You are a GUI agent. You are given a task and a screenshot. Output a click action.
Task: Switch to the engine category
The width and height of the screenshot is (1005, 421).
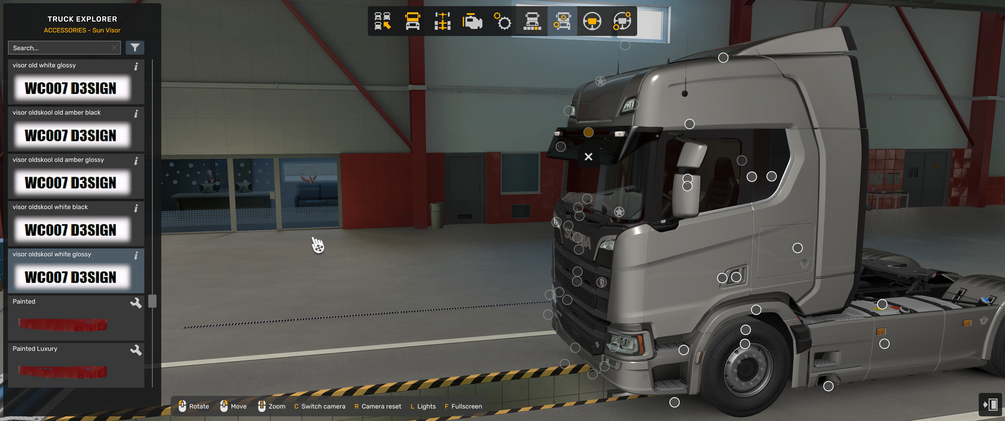(x=472, y=21)
